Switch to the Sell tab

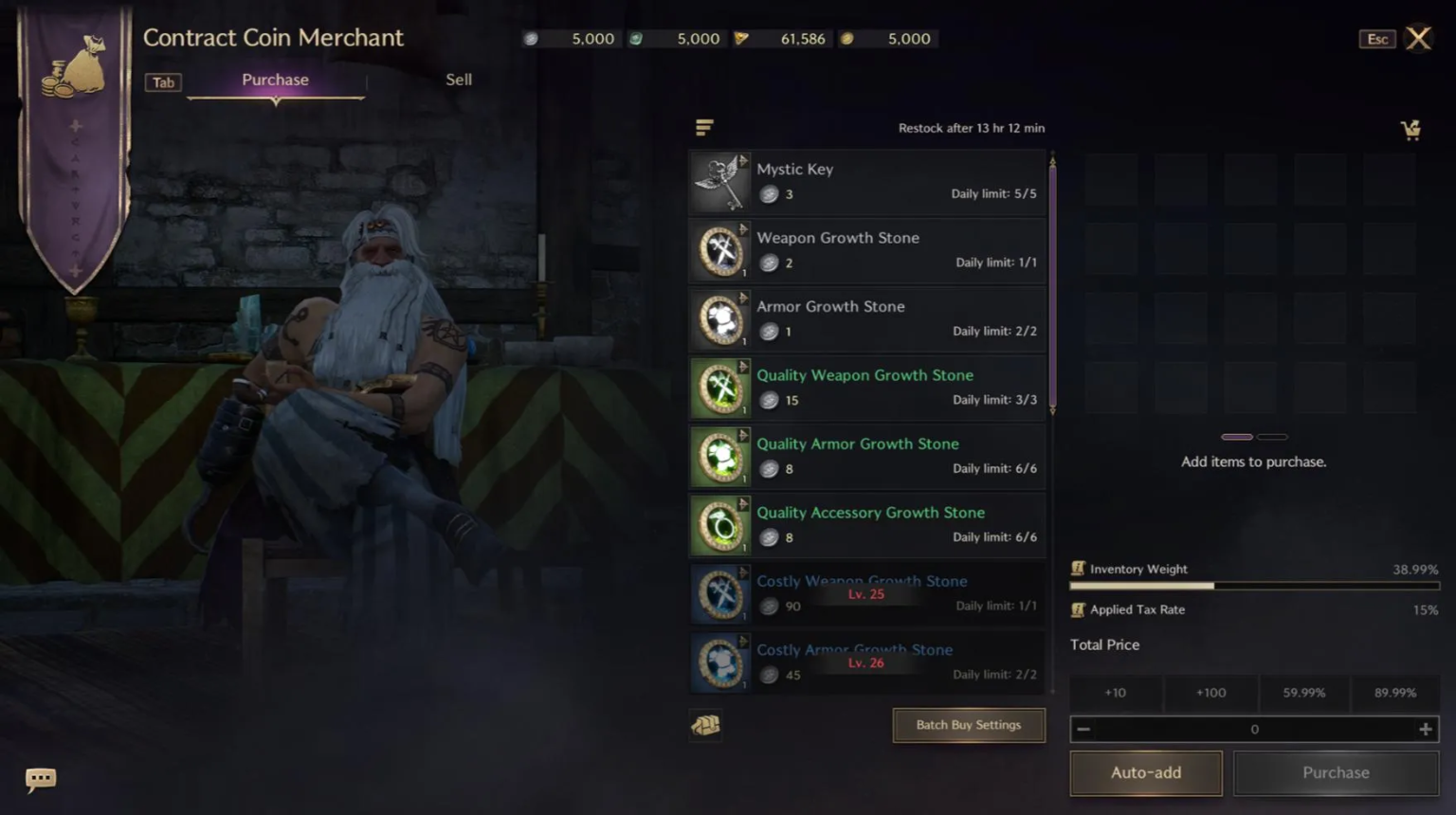point(459,80)
